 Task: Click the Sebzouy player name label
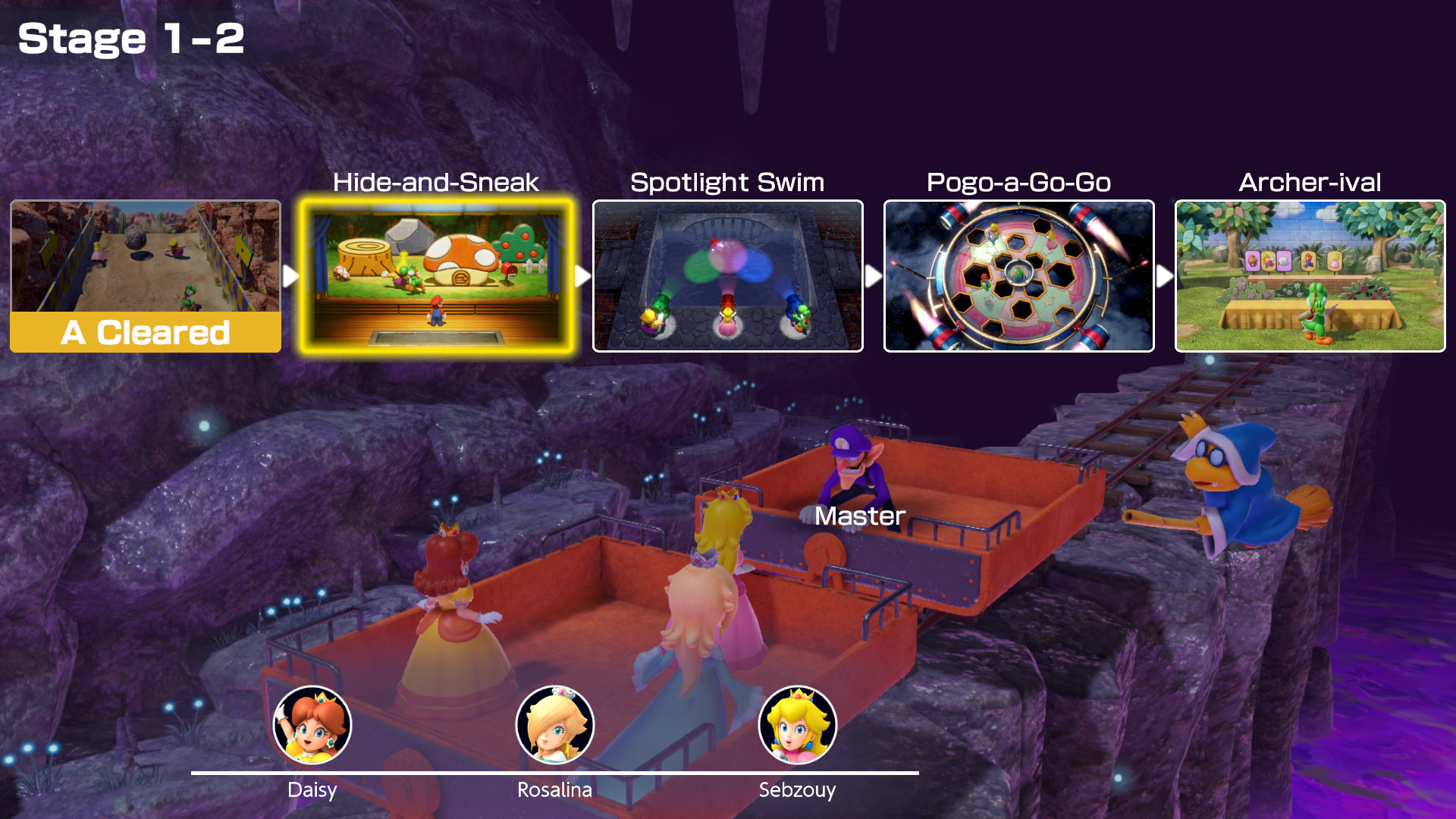[x=797, y=790]
